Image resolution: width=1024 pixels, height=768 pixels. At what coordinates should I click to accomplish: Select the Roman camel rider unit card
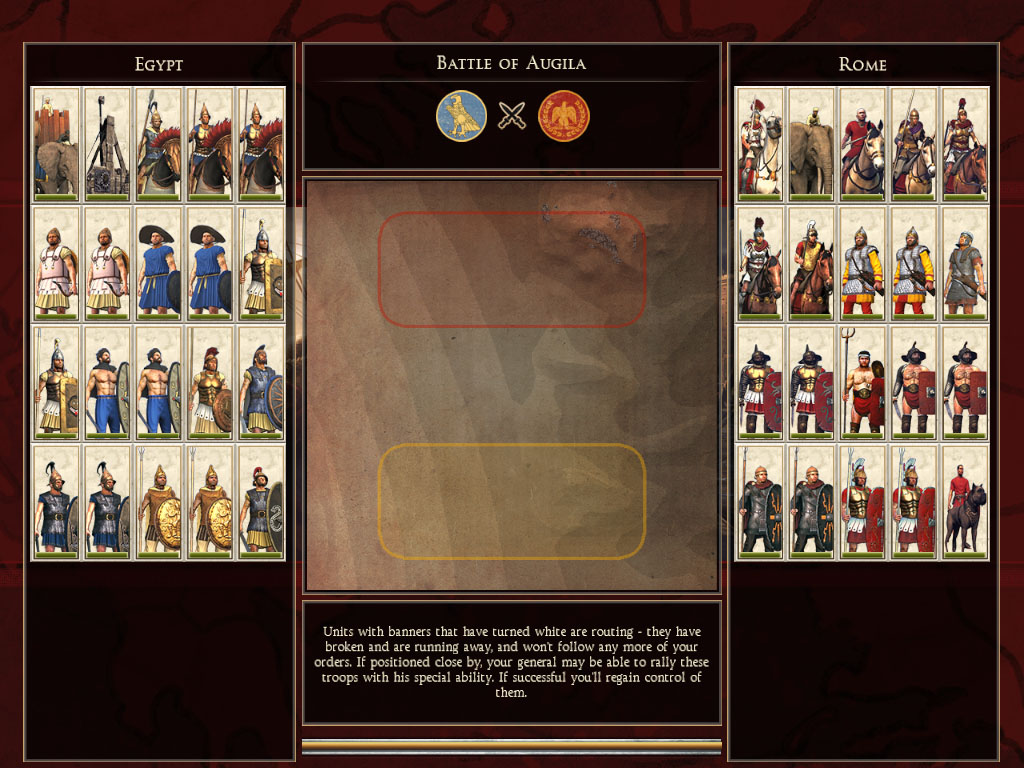pyautogui.click(x=760, y=143)
